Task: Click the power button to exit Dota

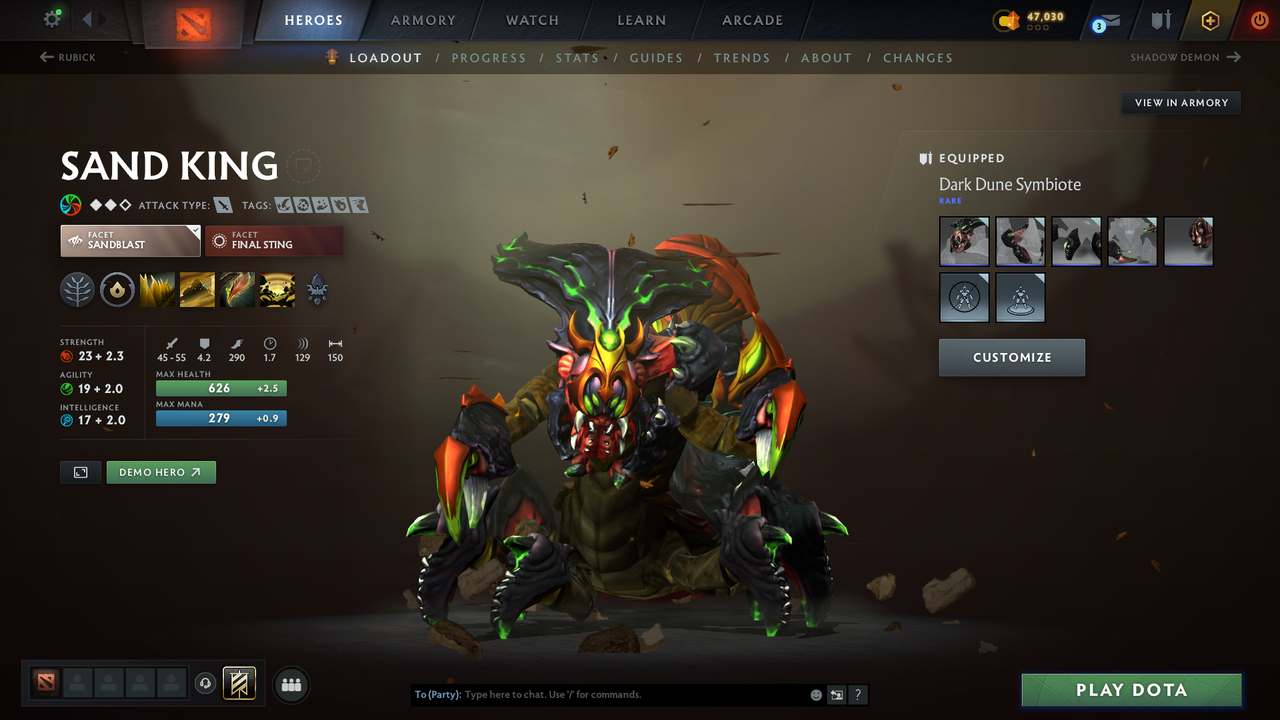Action: (1259, 19)
